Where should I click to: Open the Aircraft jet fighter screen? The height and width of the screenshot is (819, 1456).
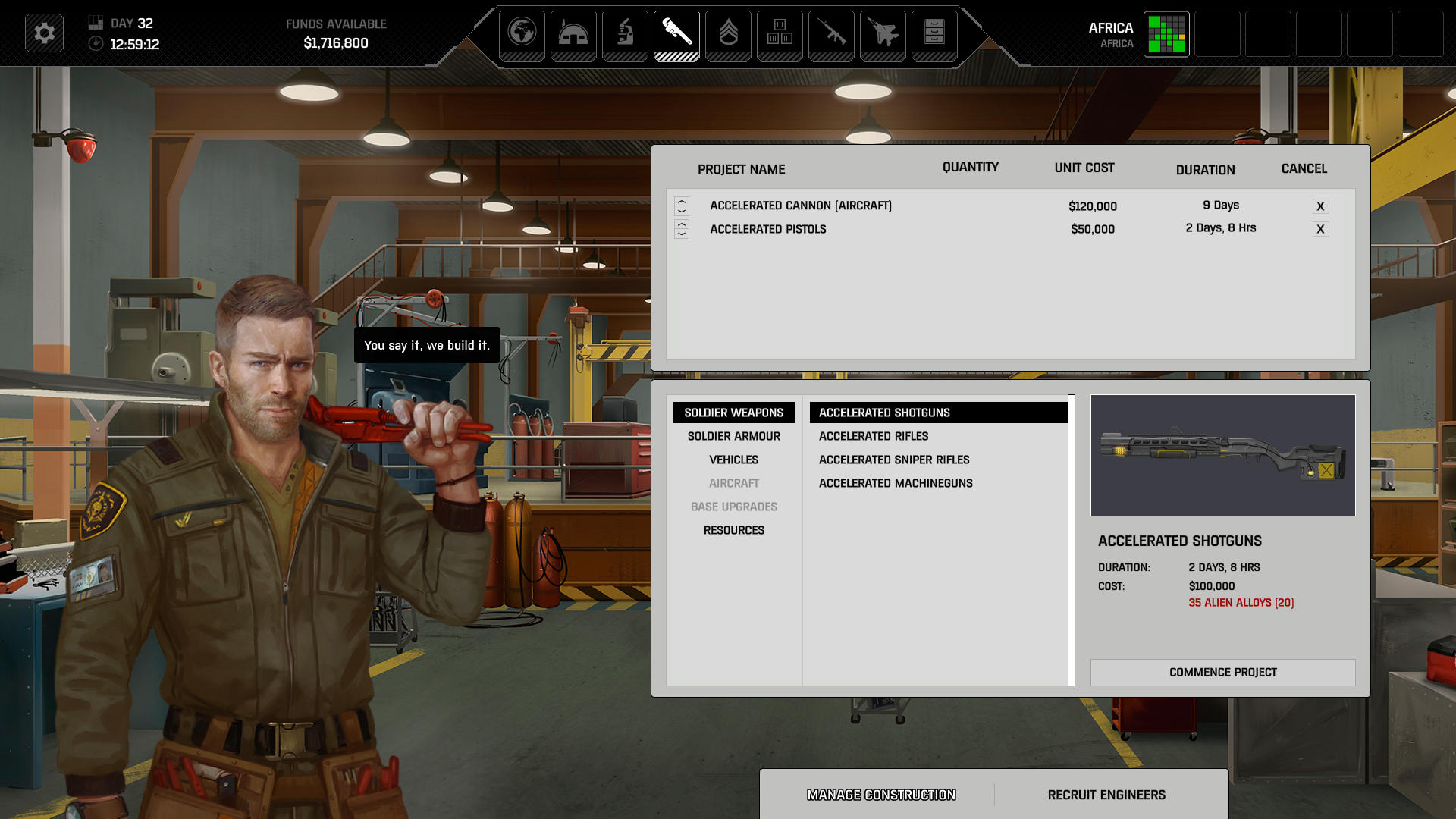point(883,33)
